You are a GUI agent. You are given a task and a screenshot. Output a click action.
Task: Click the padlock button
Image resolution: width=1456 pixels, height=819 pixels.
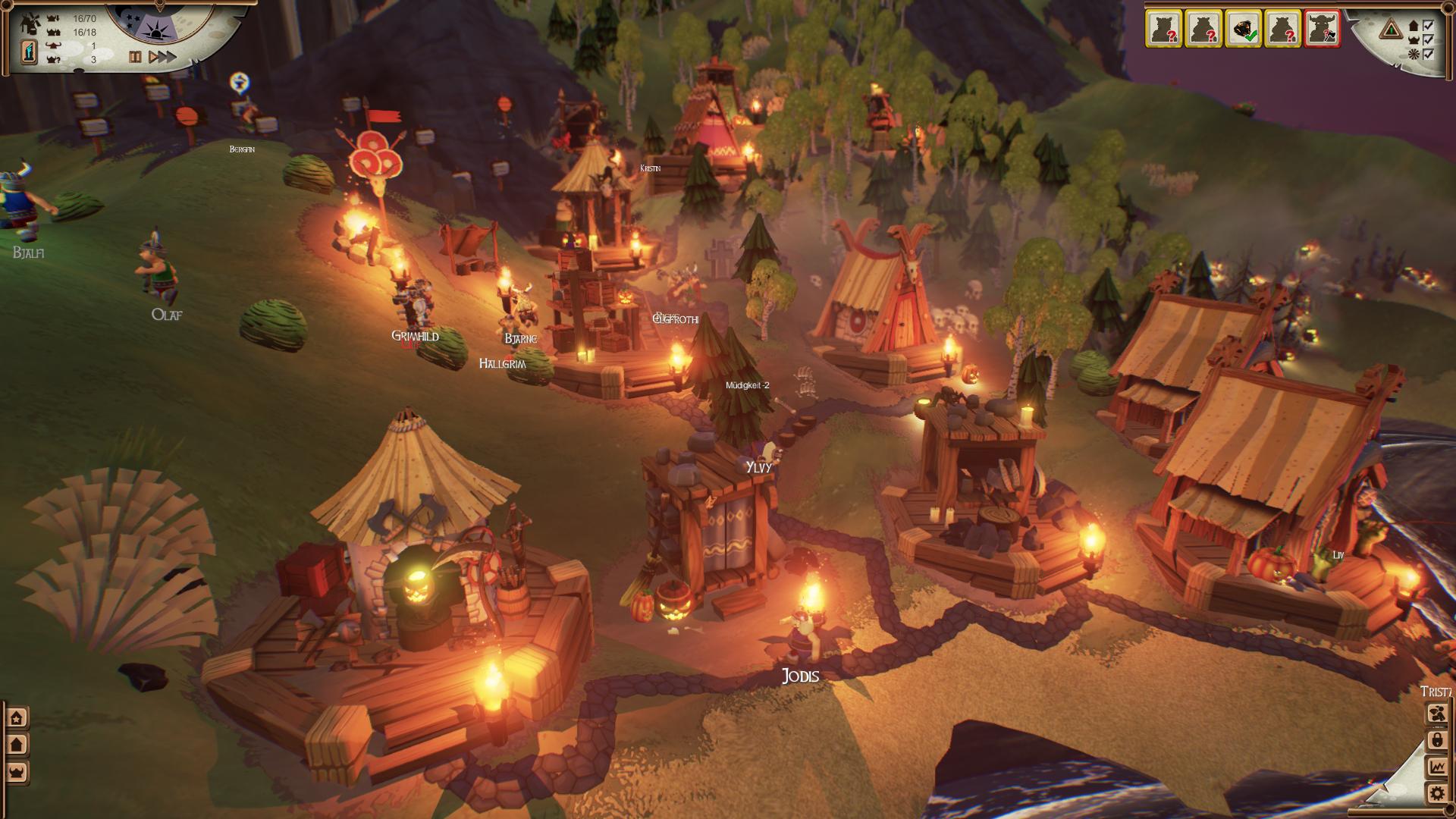[x=1436, y=740]
